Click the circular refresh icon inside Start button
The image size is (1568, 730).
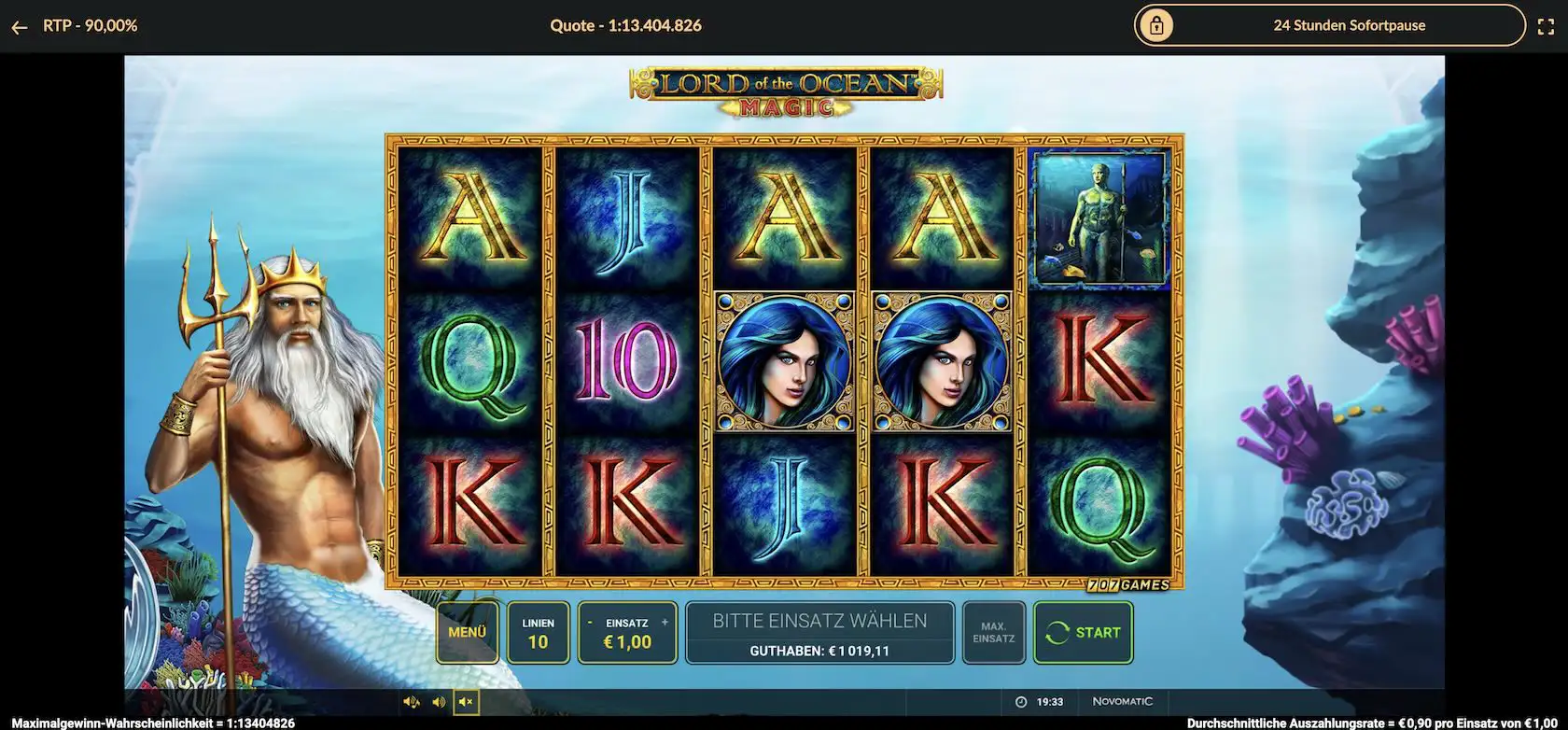pyautogui.click(x=1059, y=632)
